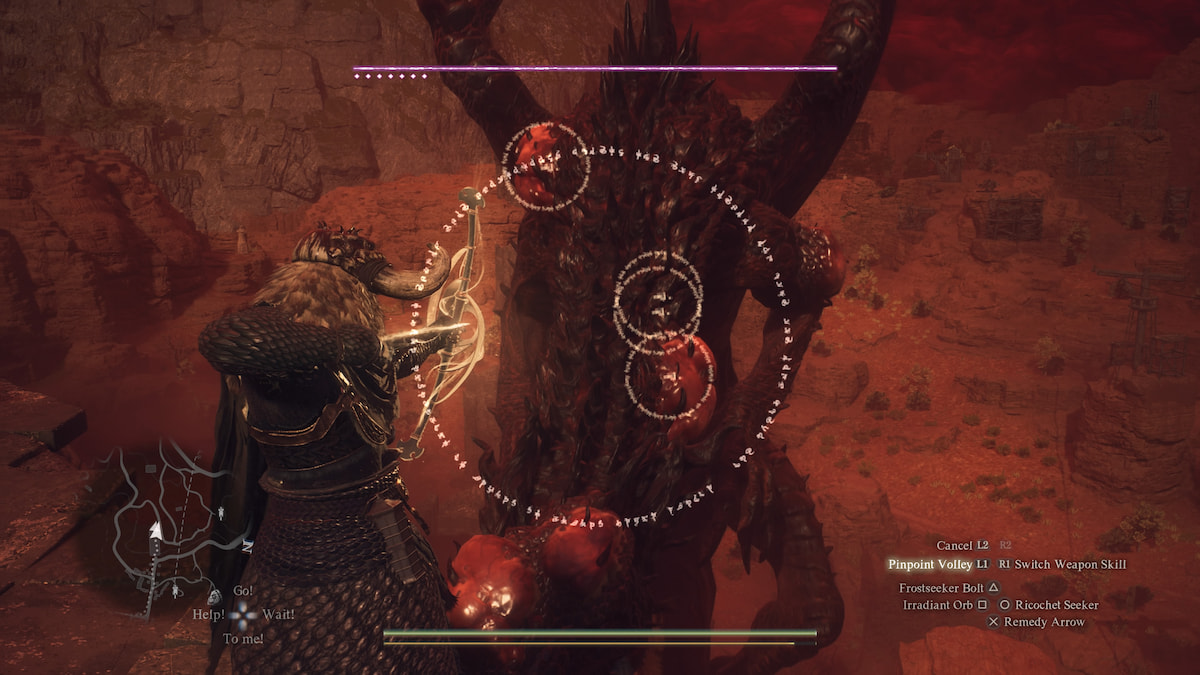The height and width of the screenshot is (675, 1200).
Task: Give the Wait! pawn command
Action: coord(277,614)
